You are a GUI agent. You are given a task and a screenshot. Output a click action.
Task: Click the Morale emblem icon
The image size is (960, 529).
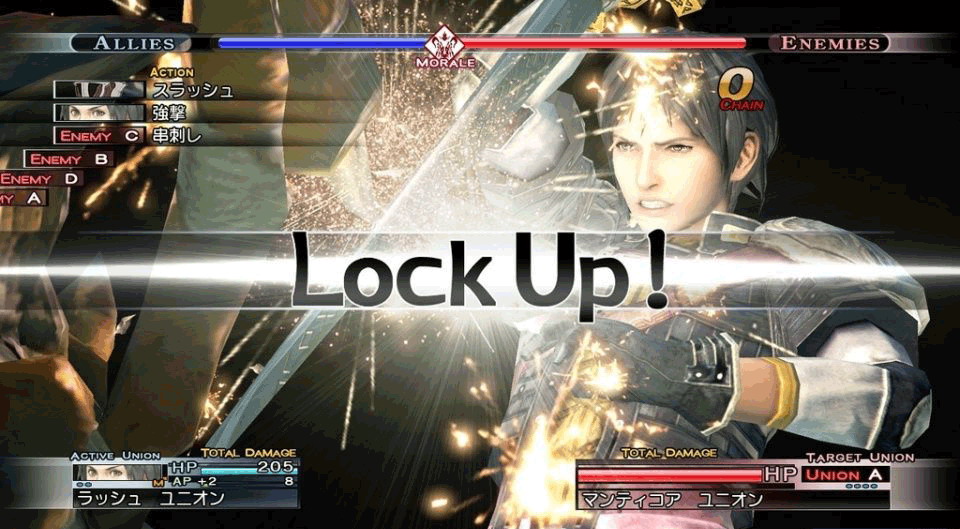441,46
